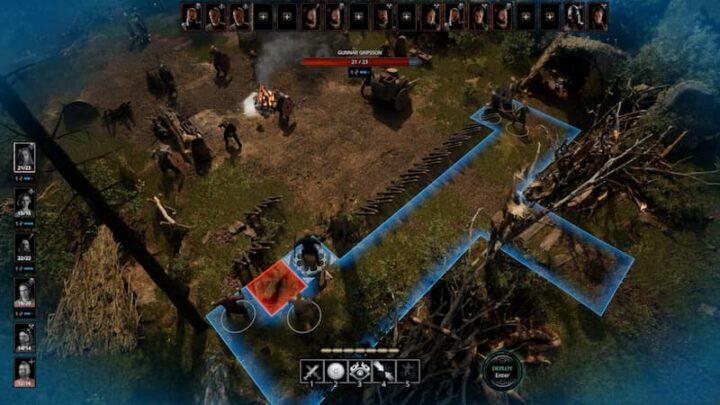The height and width of the screenshot is (405, 720).
Task: Choose the slot 4 ability icon
Action: [384, 370]
